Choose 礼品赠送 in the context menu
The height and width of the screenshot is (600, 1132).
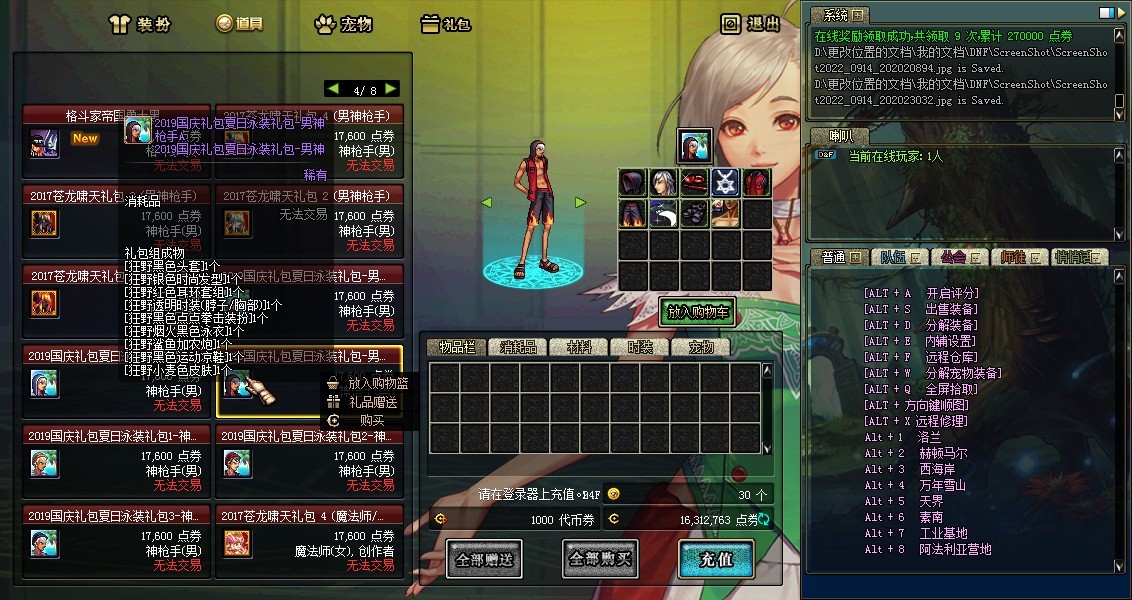pos(372,402)
